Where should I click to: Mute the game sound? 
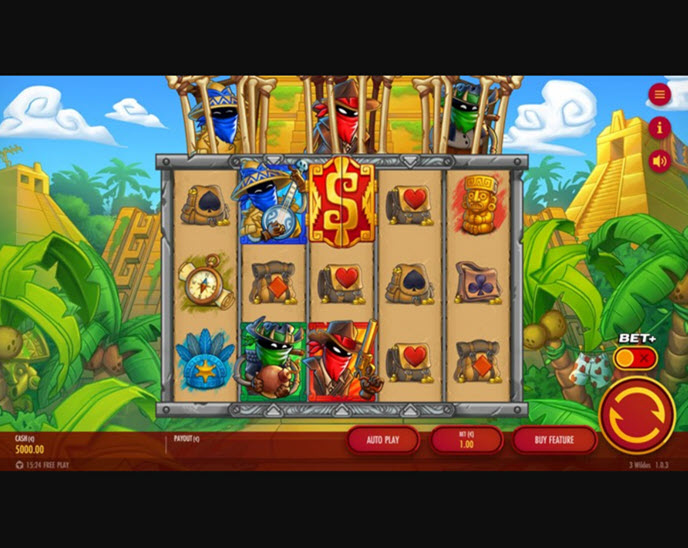(x=659, y=160)
